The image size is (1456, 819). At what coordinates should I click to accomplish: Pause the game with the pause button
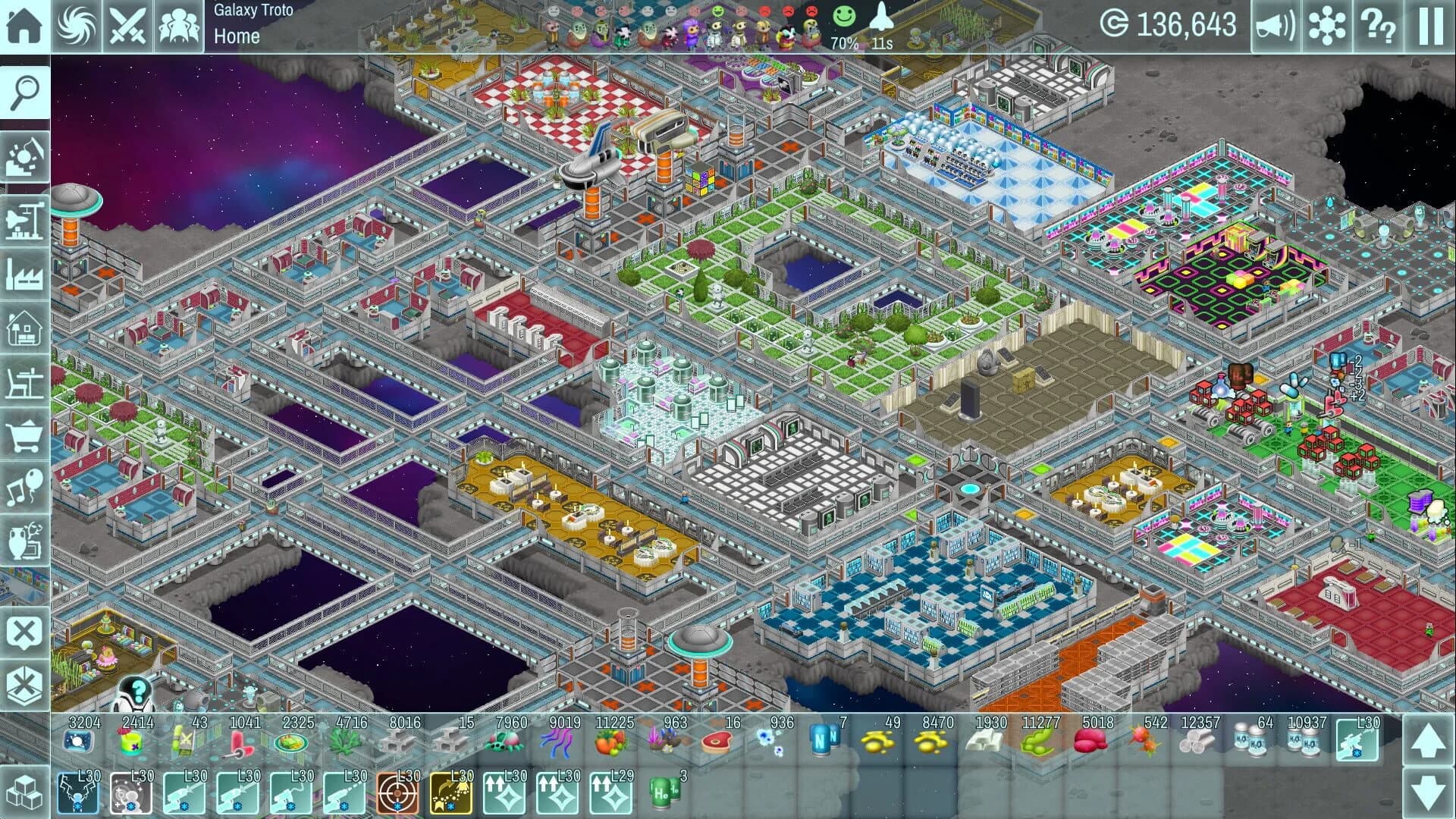(1429, 24)
